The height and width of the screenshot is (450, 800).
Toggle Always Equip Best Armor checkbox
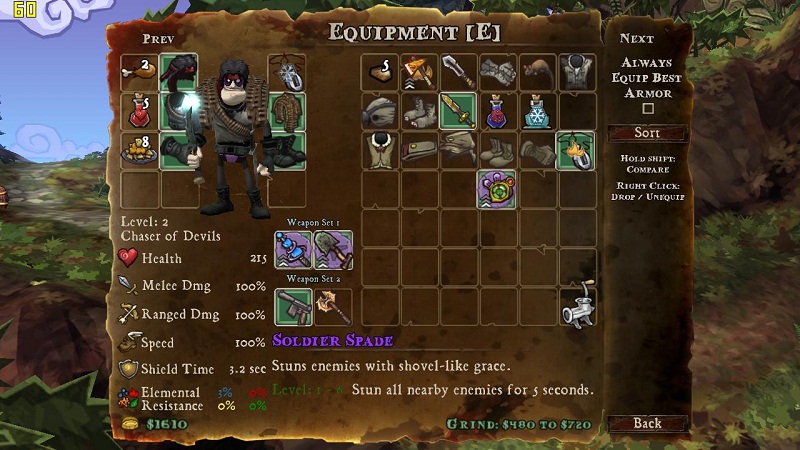pos(647,109)
